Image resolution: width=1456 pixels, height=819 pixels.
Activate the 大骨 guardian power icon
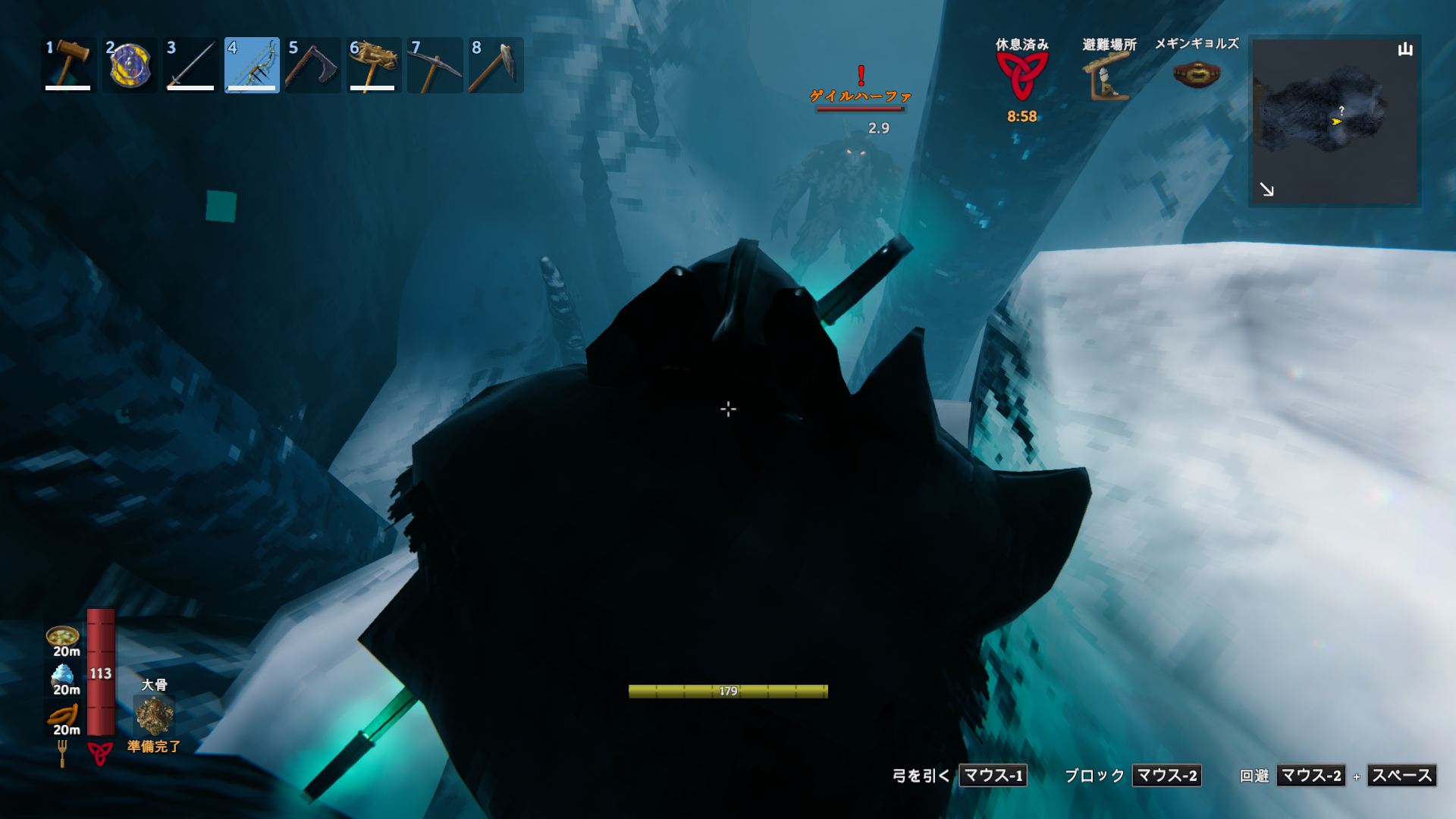click(154, 715)
